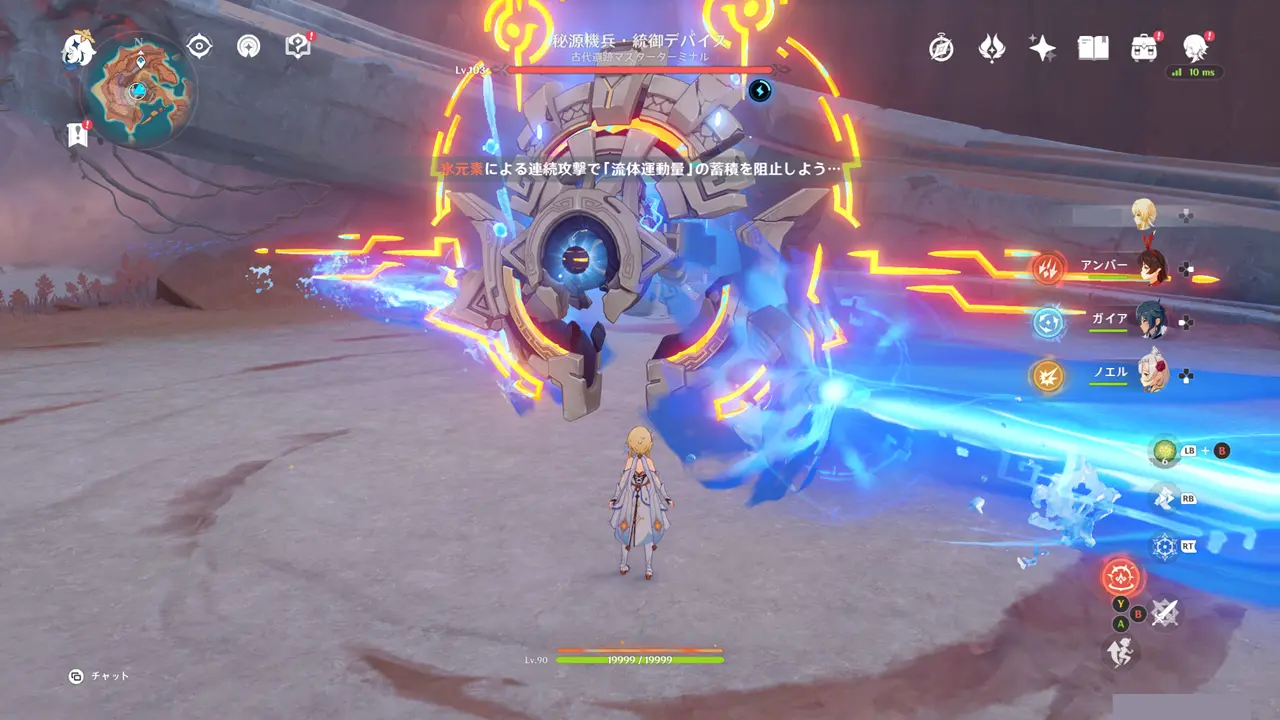Open the backpack inventory
The height and width of the screenshot is (720, 1280).
[x=1143, y=48]
